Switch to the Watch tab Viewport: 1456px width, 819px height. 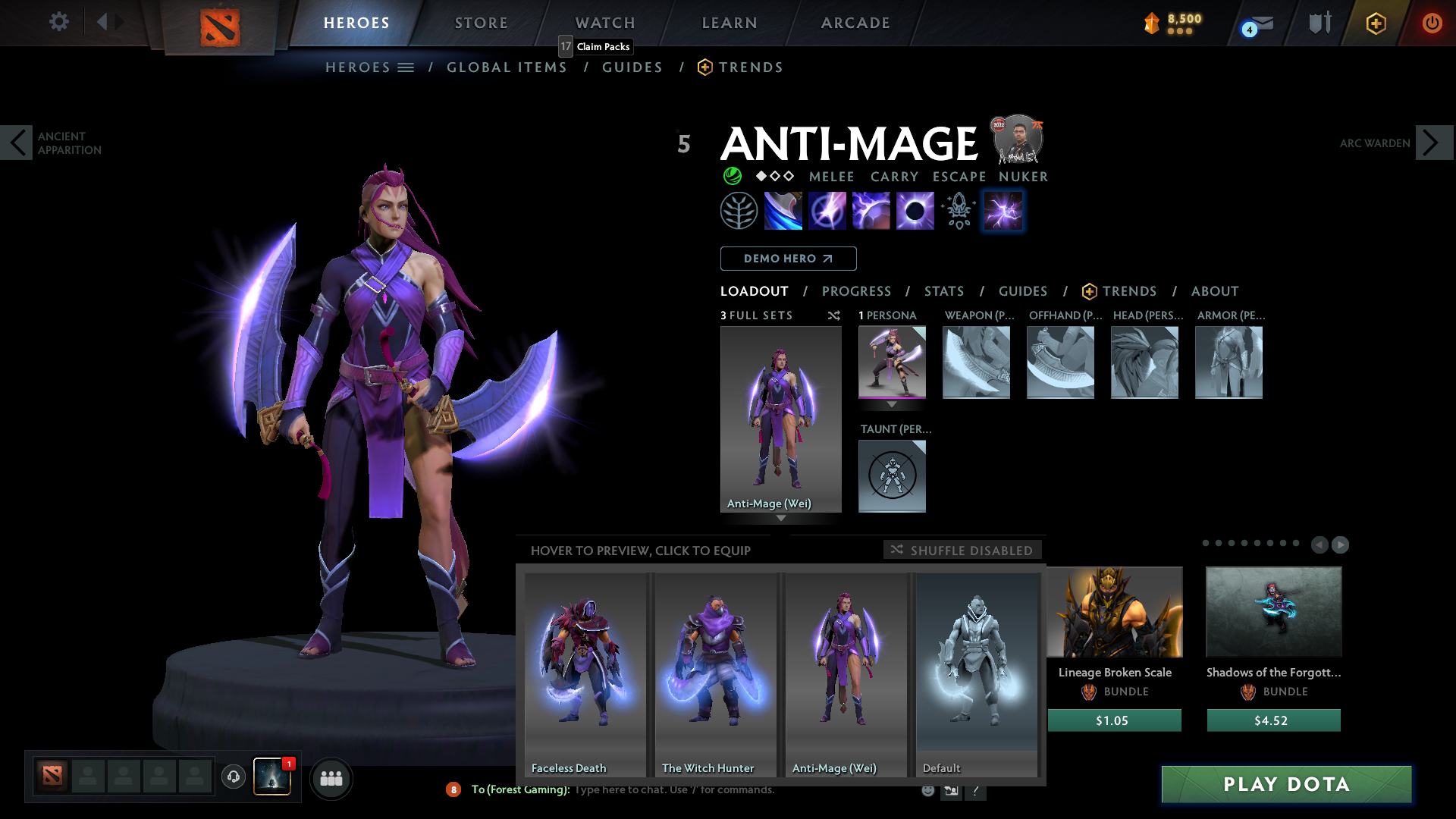click(x=605, y=23)
